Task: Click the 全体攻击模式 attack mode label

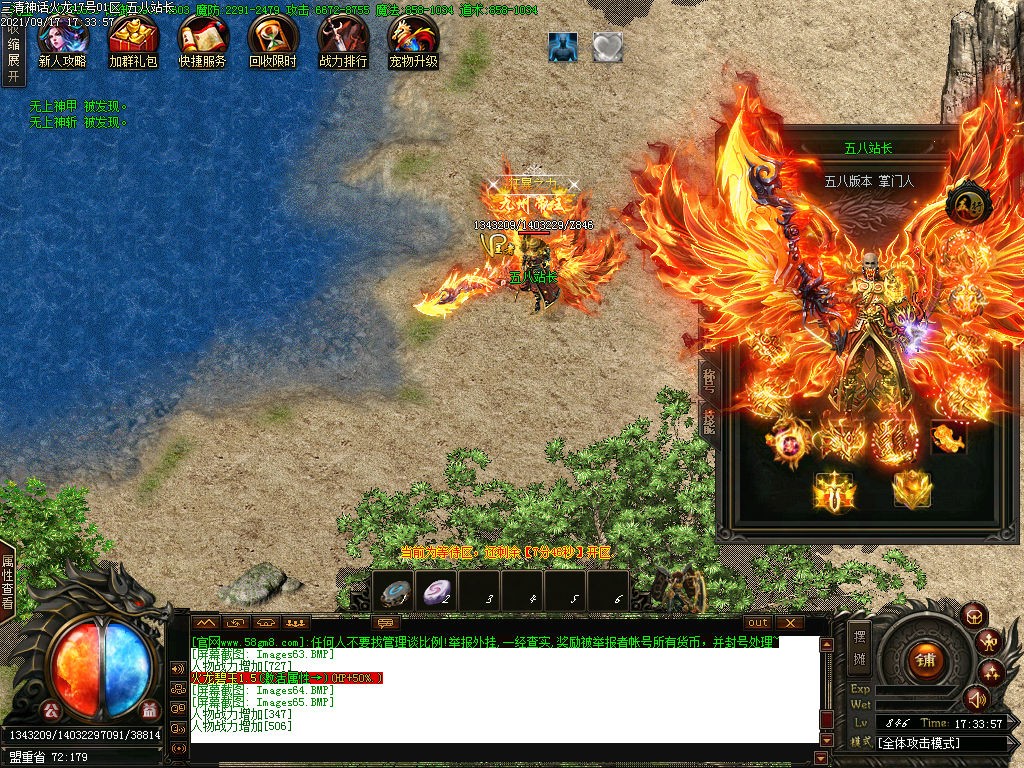Action: (x=919, y=743)
